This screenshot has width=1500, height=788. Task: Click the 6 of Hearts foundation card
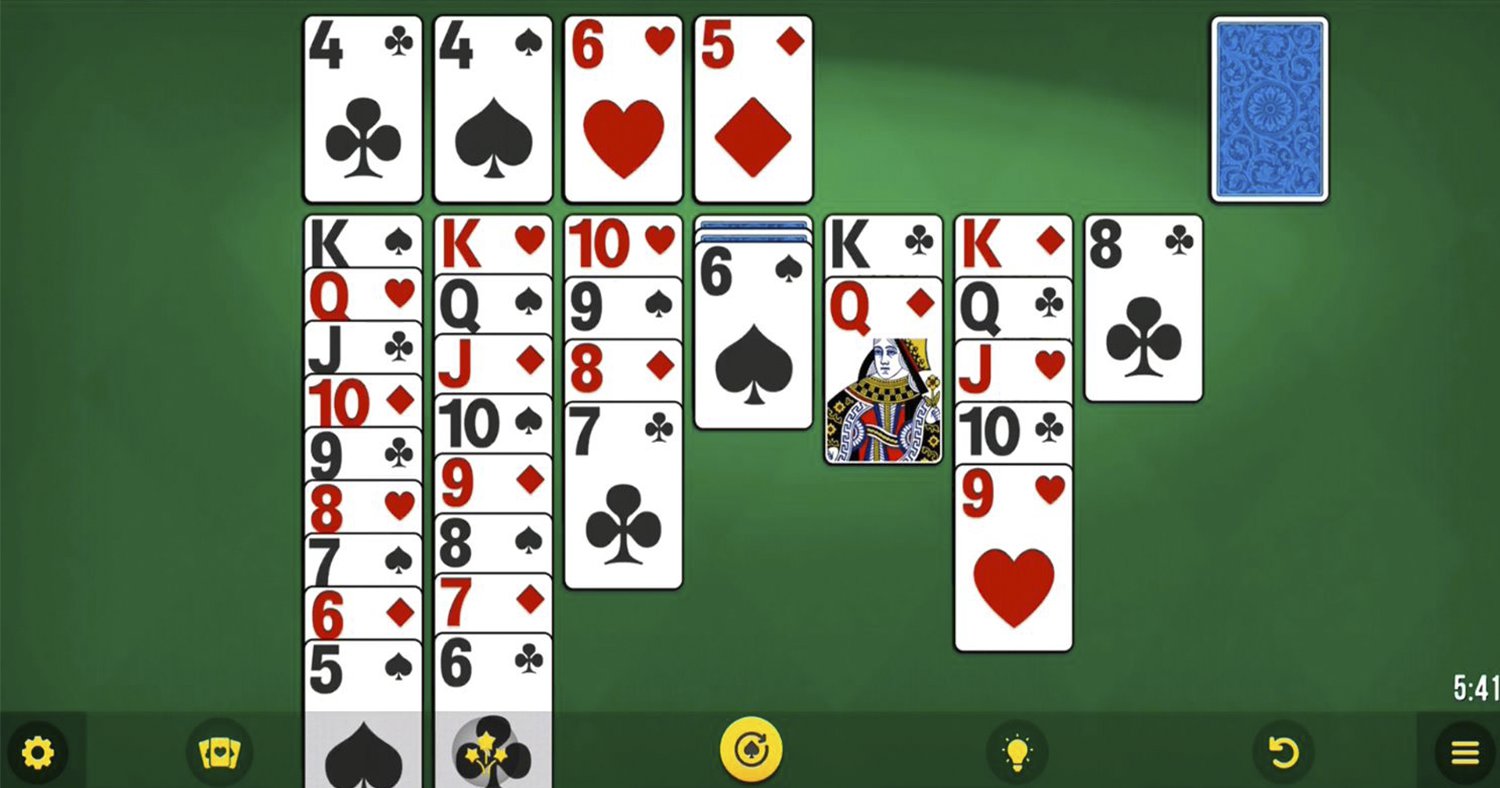point(622,106)
